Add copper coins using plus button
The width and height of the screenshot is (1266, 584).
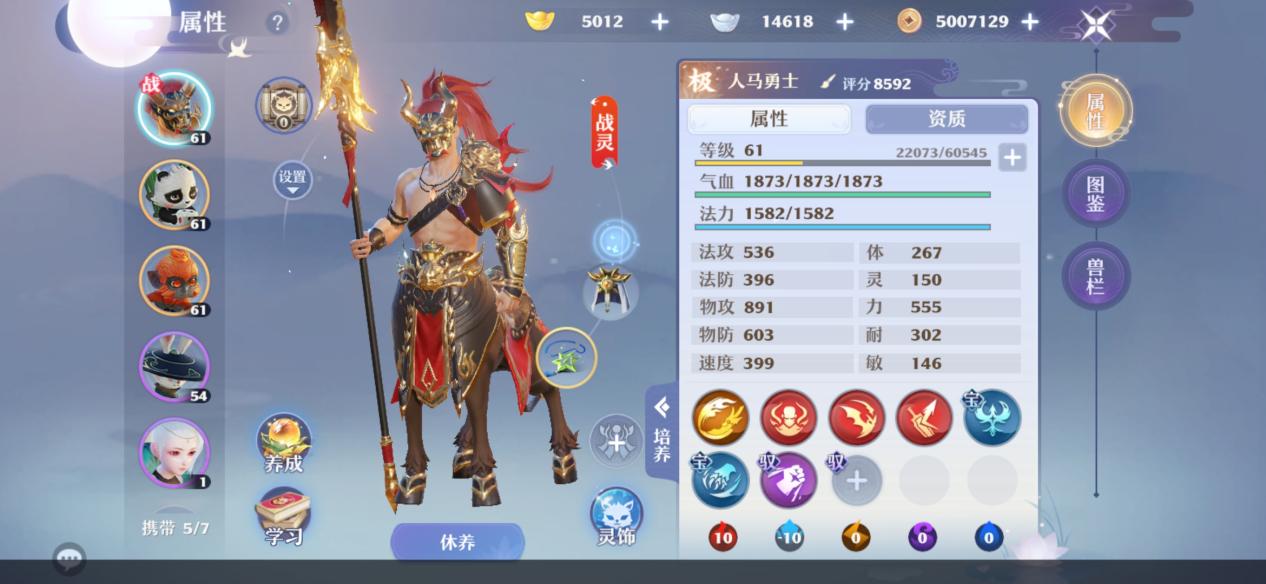(x=1029, y=21)
